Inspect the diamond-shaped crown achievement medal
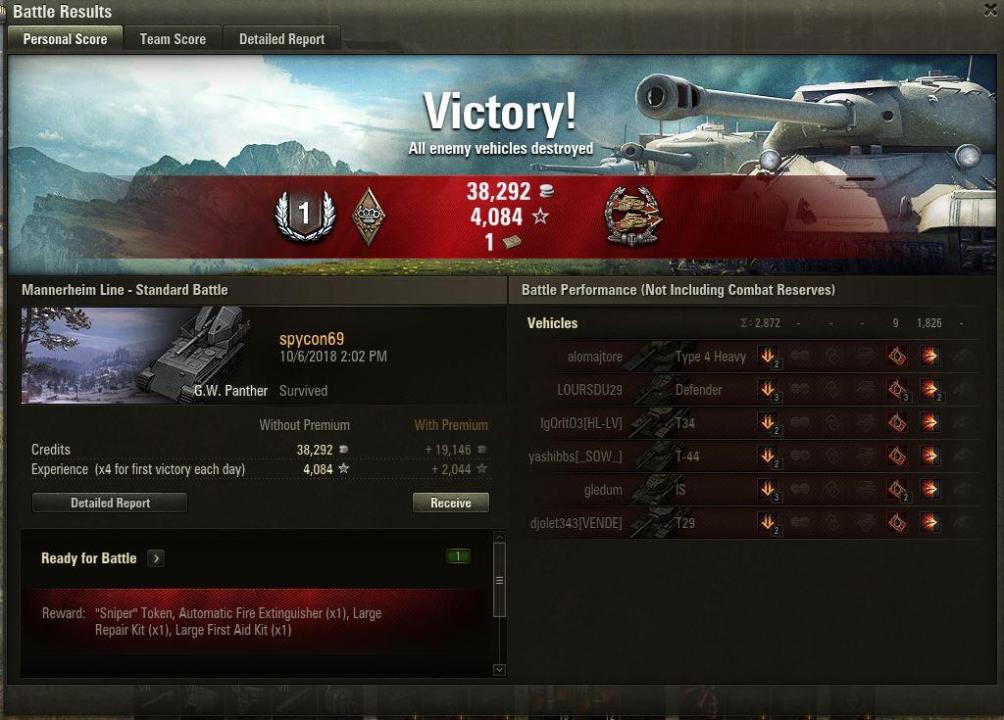This screenshot has width=1004, height=720. pyautogui.click(x=369, y=216)
